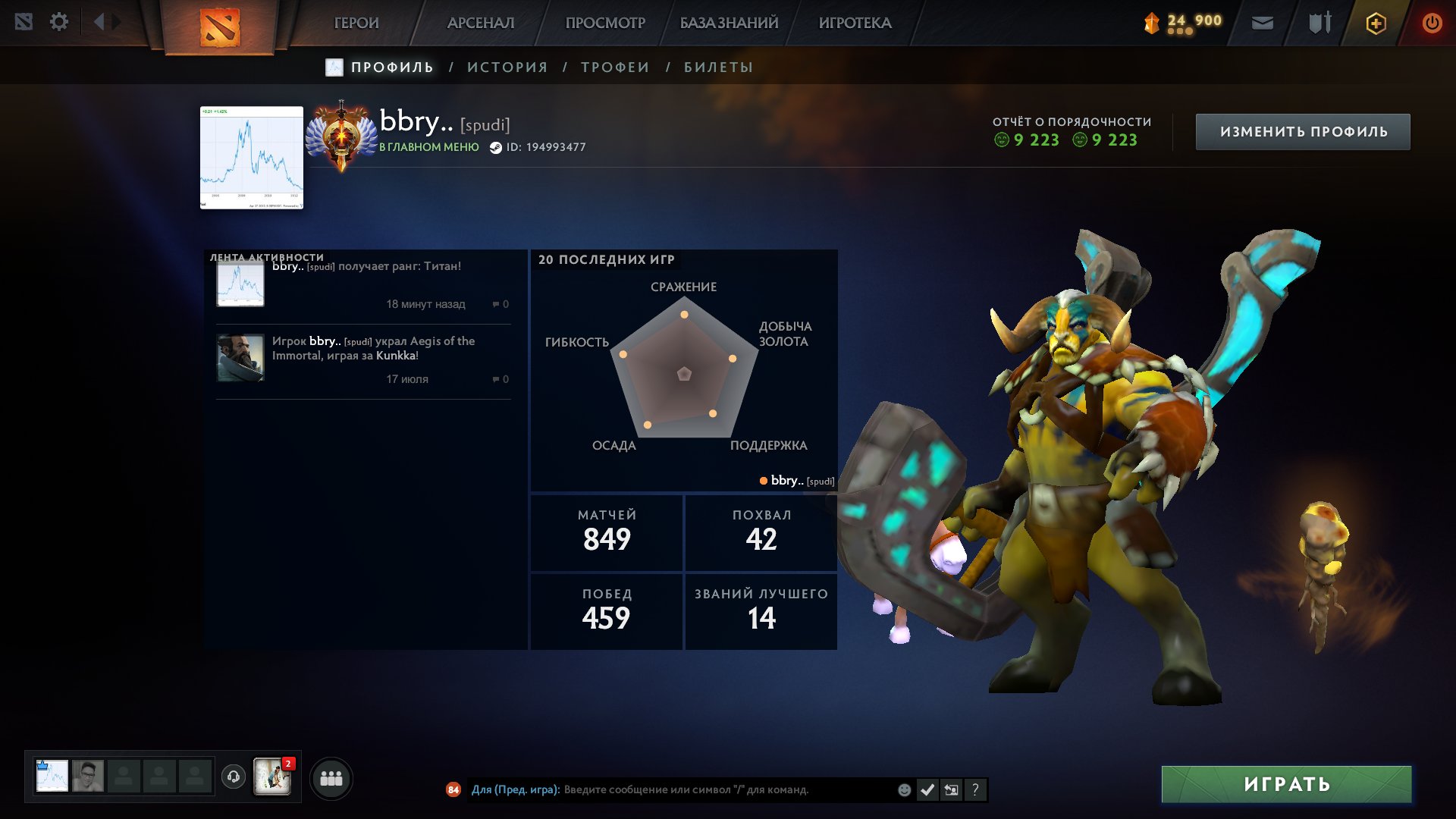Click the level 84 chat badge
1456x819 pixels.
tap(453, 789)
